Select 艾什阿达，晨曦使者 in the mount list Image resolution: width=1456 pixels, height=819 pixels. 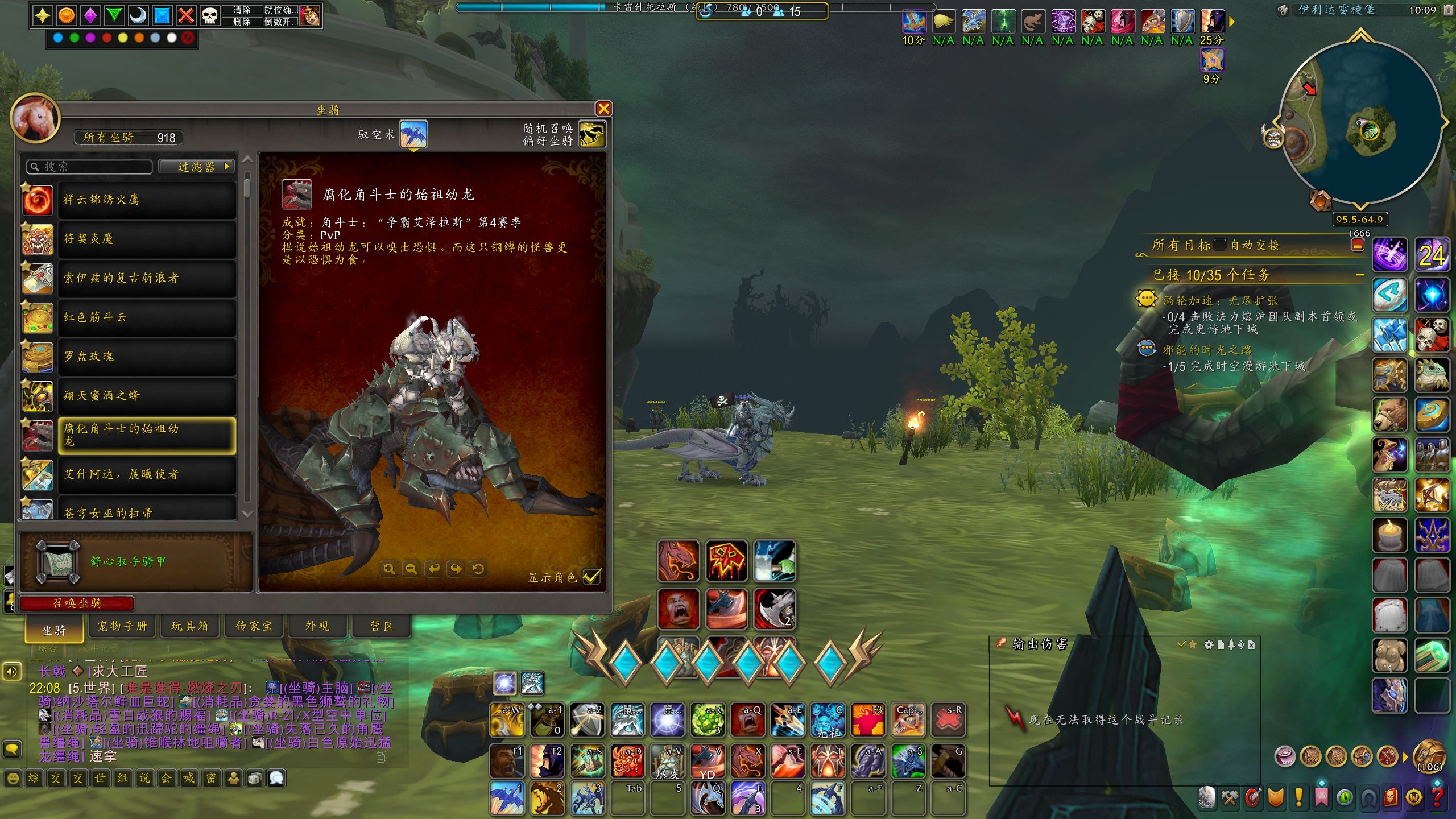click(x=147, y=474)
